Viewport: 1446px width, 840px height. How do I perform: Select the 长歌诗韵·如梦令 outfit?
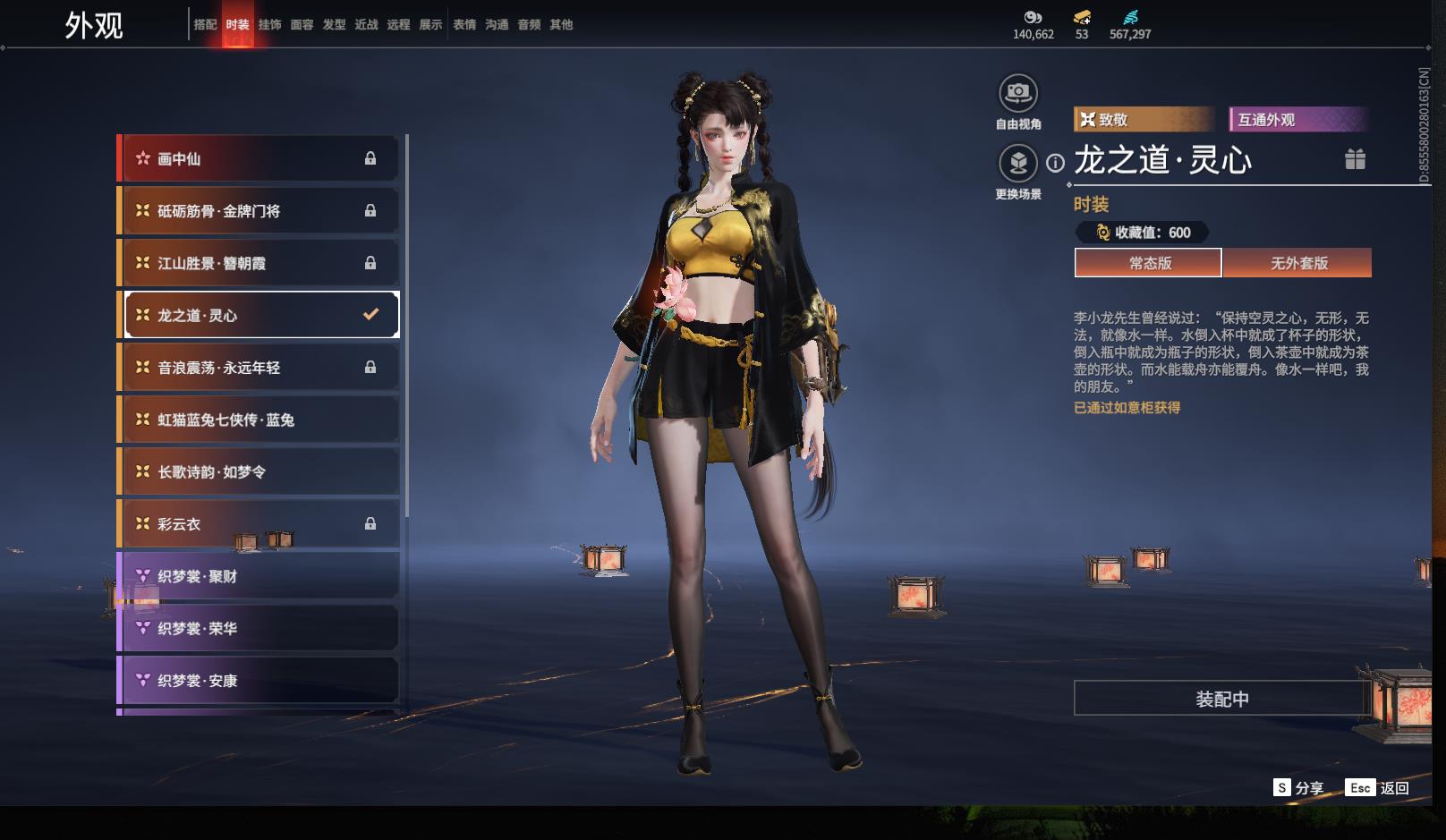(259, 471)
